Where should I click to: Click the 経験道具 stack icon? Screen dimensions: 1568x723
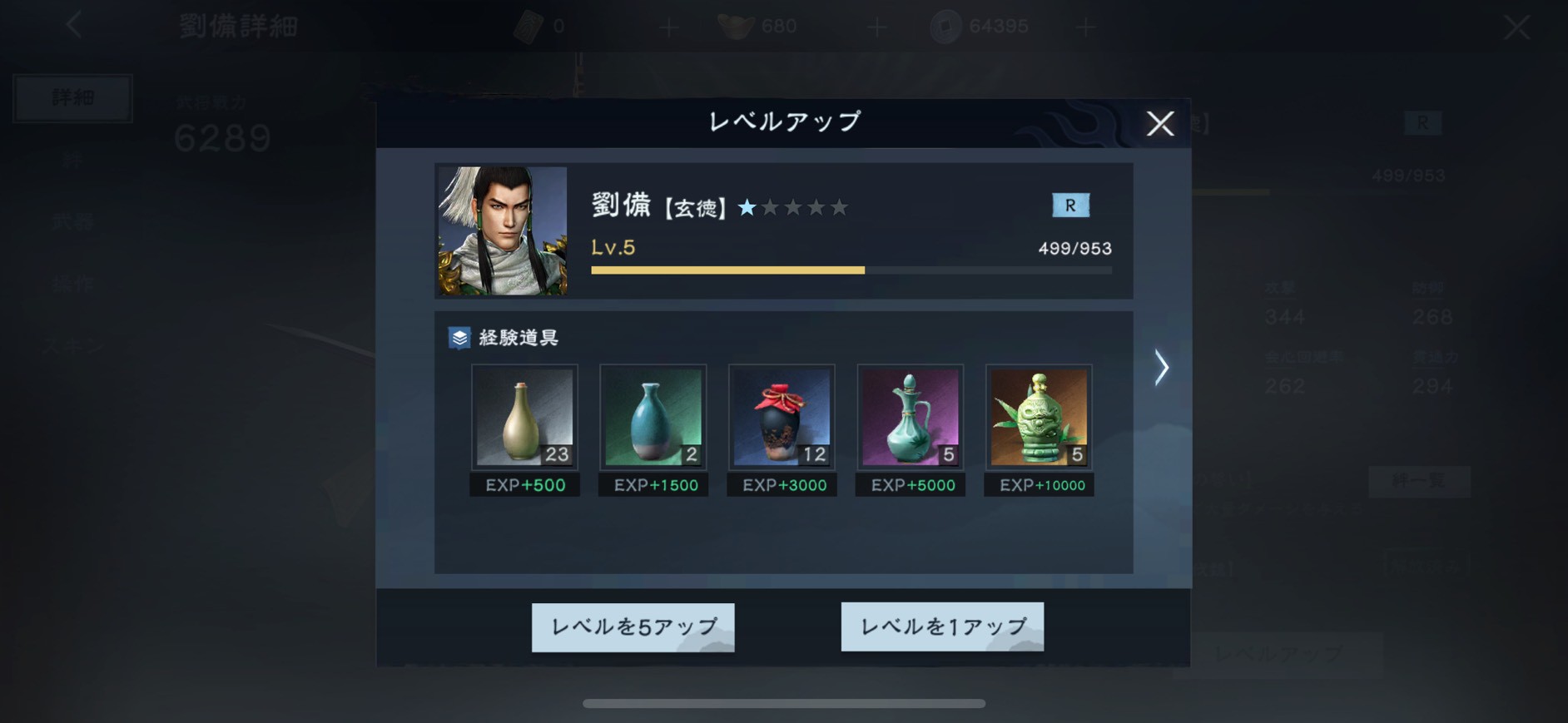coord(459,338)
